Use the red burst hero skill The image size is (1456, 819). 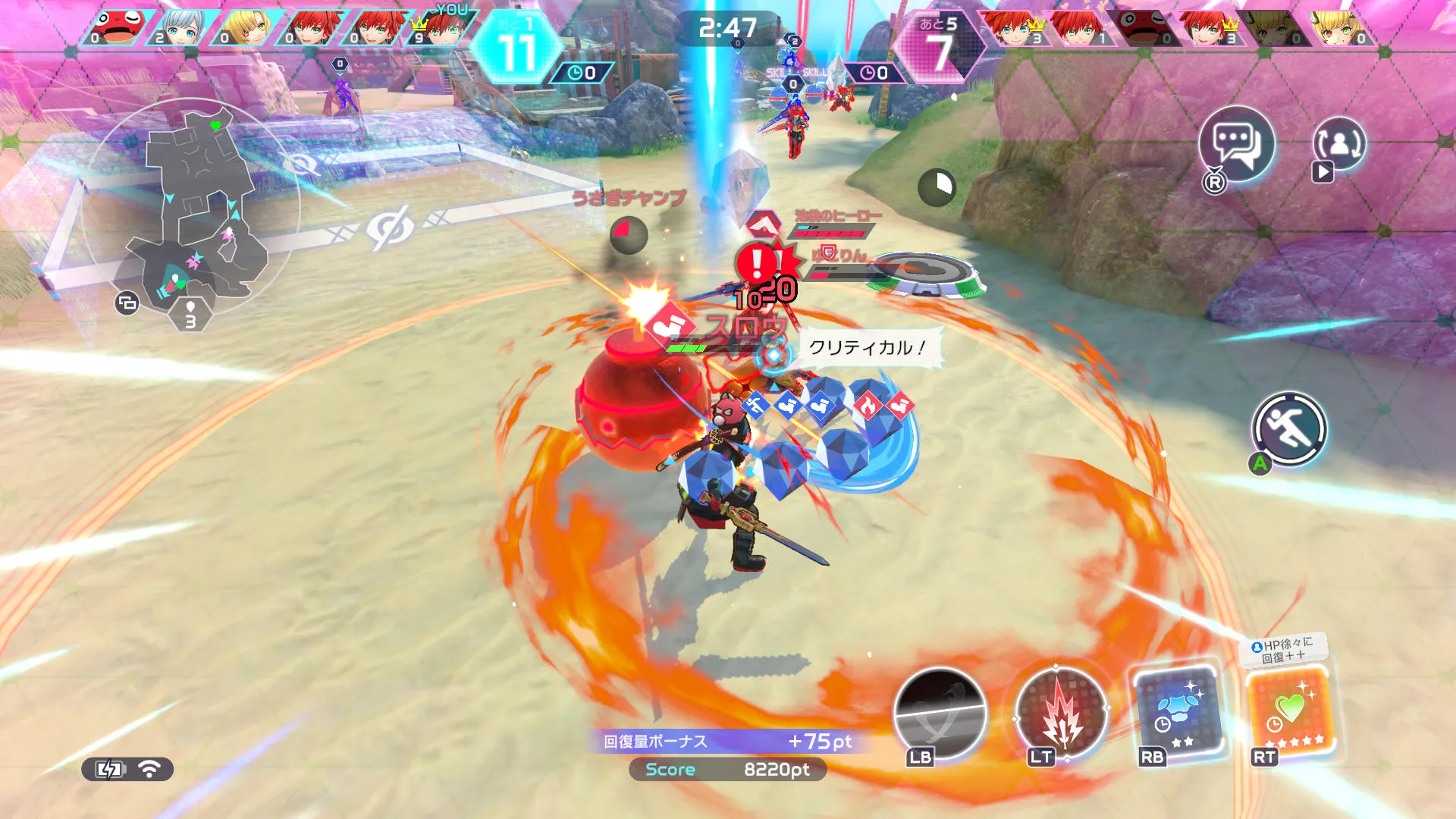pyautogui.click(x=1060, y=714)
